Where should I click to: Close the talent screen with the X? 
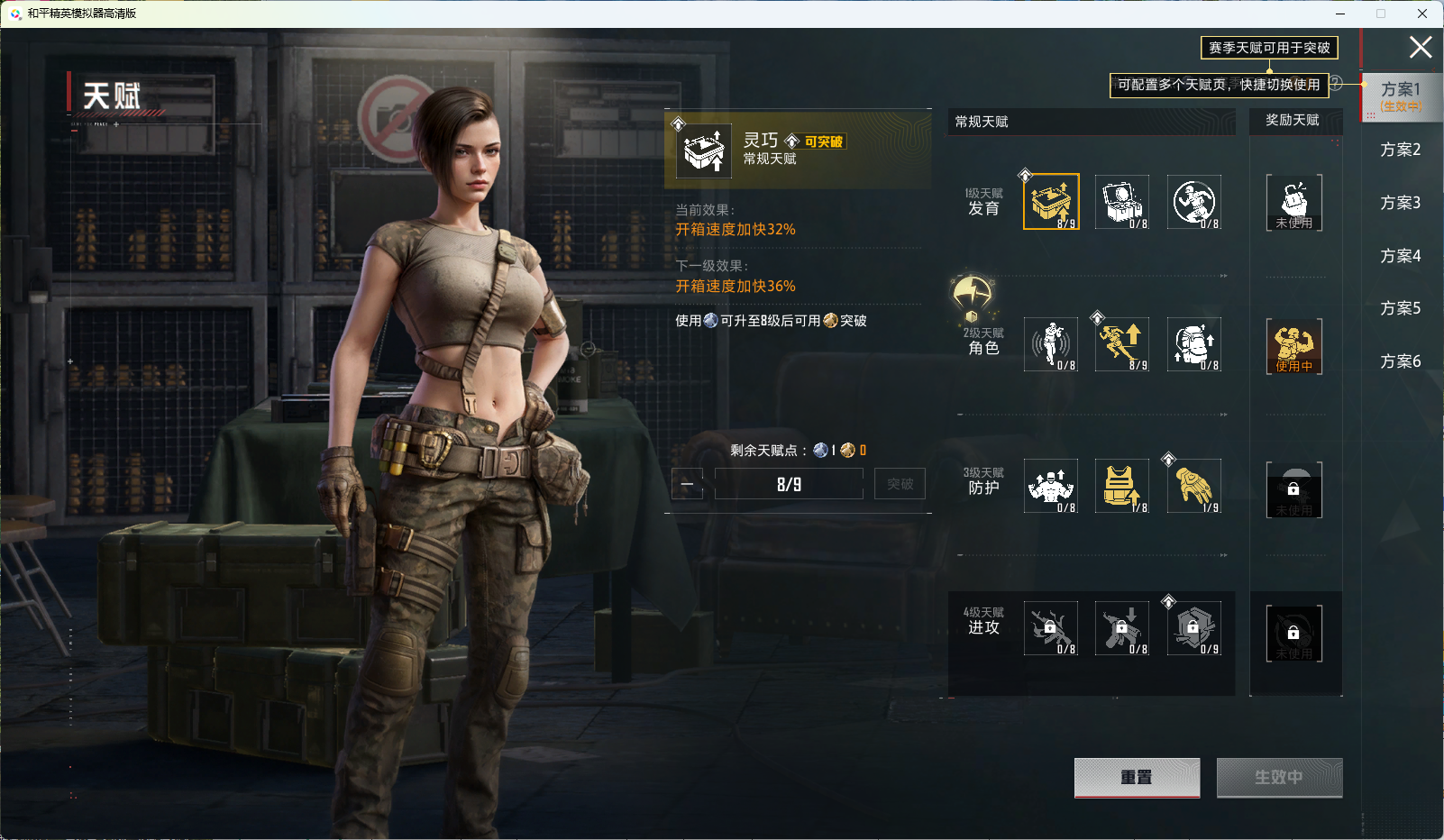point(1421,48)
